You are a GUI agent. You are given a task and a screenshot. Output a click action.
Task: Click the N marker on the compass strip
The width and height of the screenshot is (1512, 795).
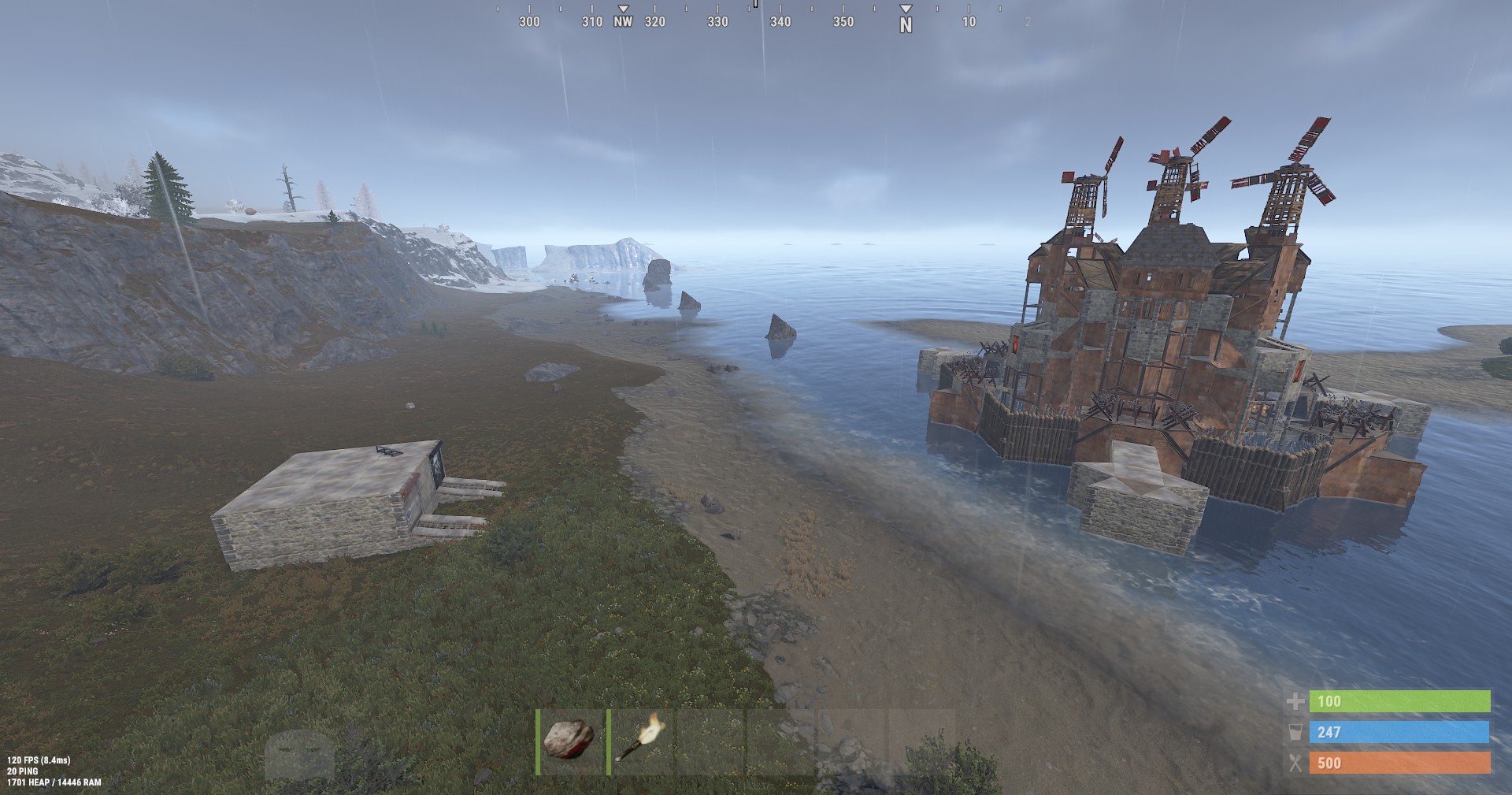907,22
